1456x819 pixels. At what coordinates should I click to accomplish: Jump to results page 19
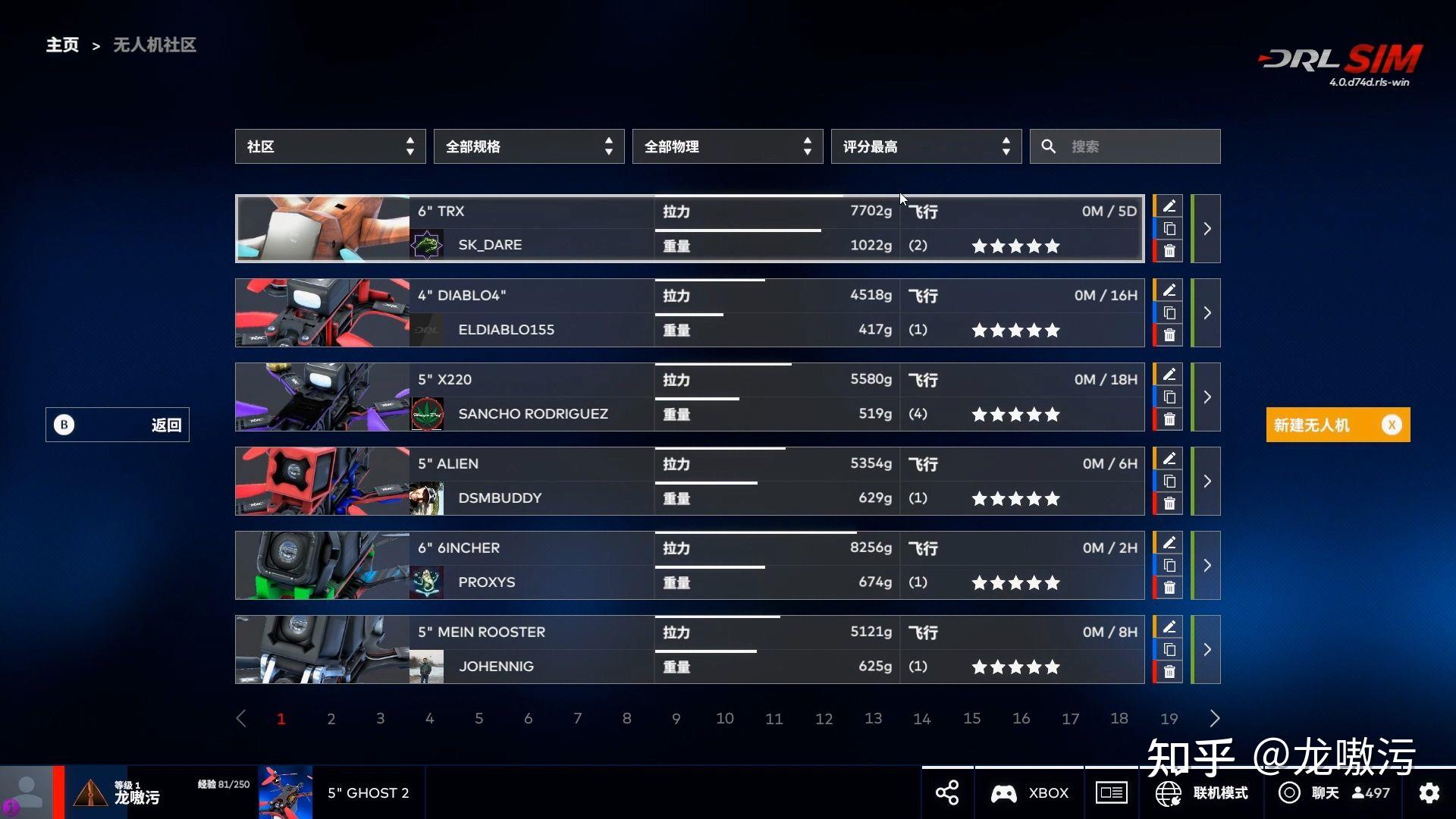[1169, 718]
